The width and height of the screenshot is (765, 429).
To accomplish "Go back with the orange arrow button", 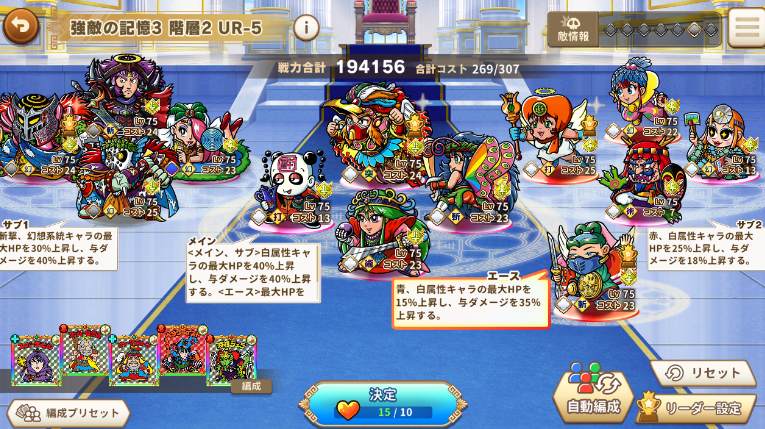I will (19, 27).
